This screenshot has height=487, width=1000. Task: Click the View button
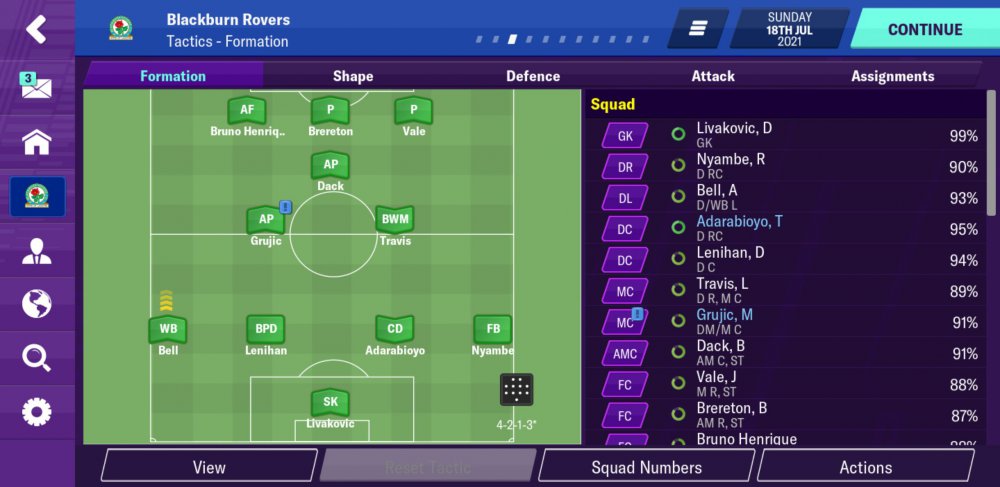(x=209, y=467)
